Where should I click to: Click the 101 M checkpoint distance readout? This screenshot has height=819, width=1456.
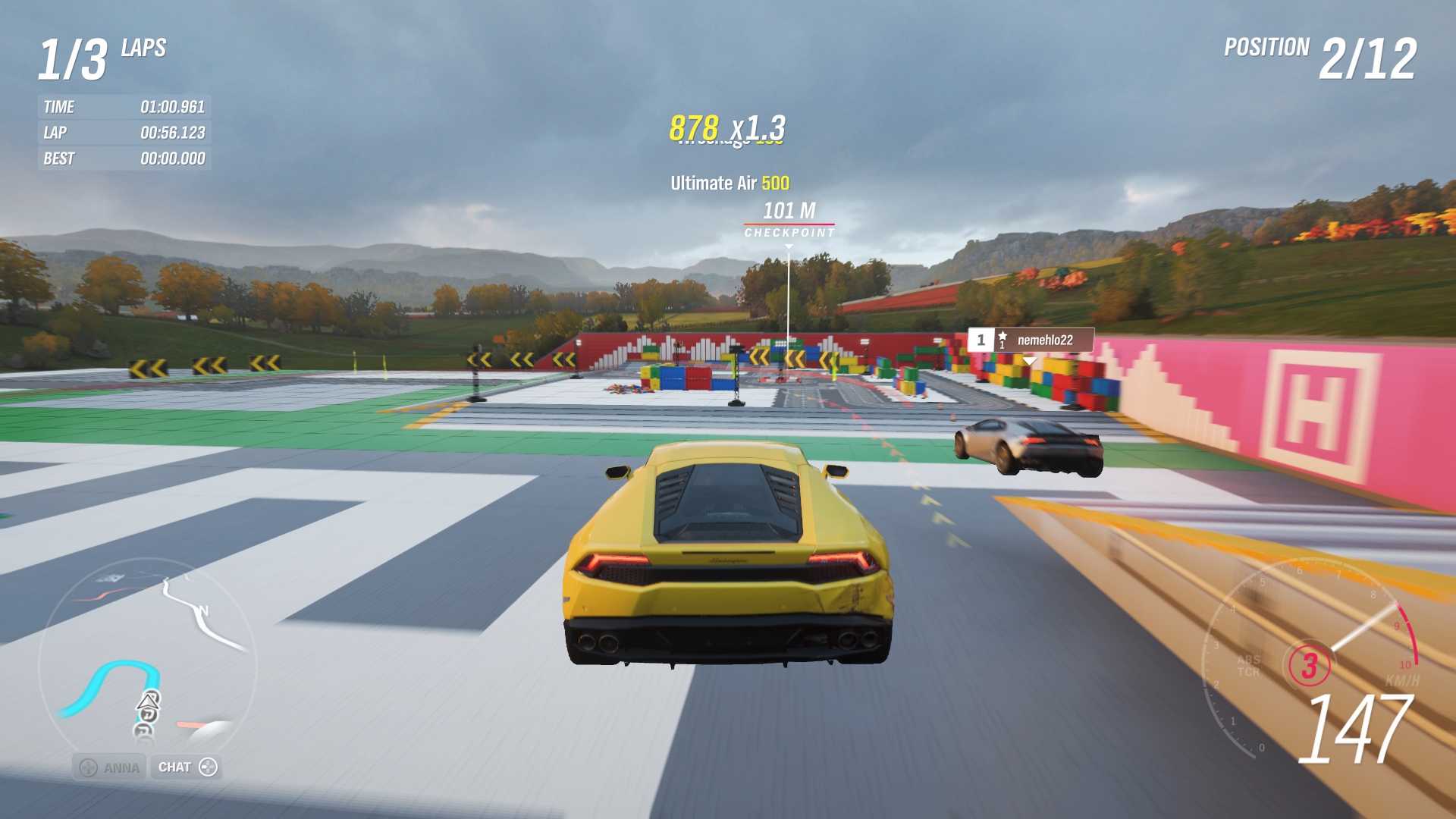[x=789, y=208]
